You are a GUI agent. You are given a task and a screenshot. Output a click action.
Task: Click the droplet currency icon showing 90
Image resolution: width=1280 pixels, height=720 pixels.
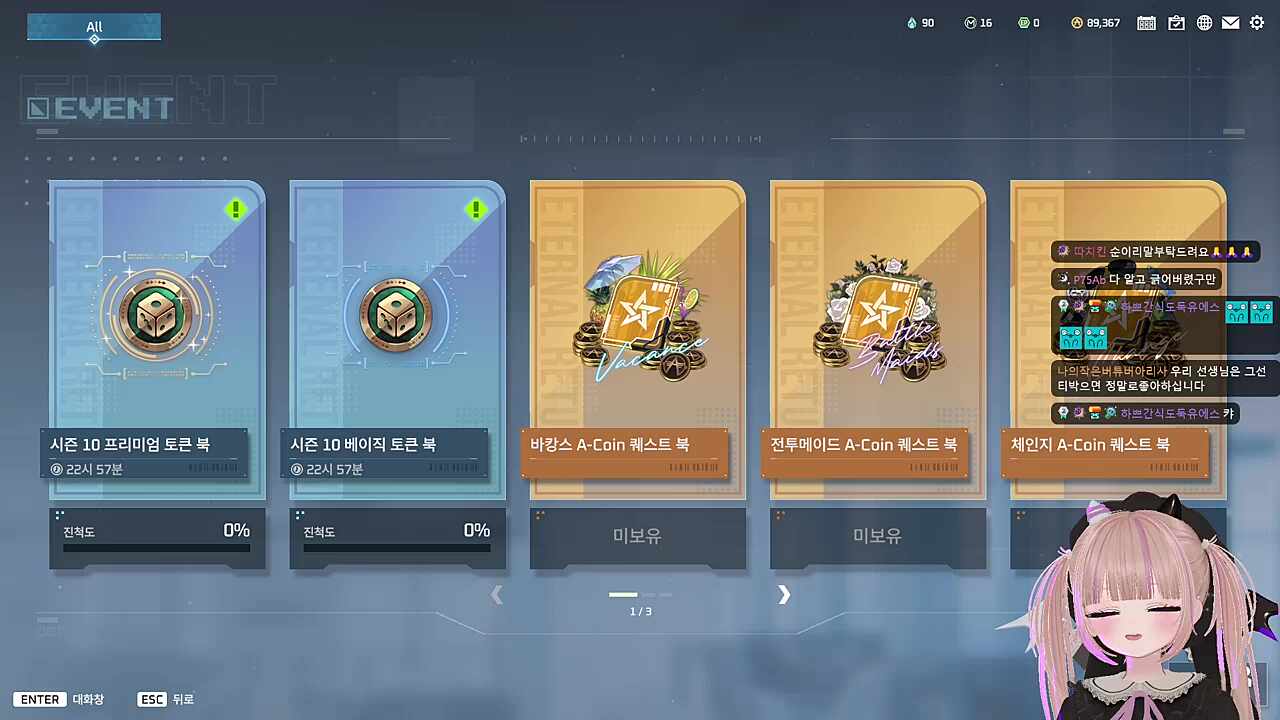910,22
